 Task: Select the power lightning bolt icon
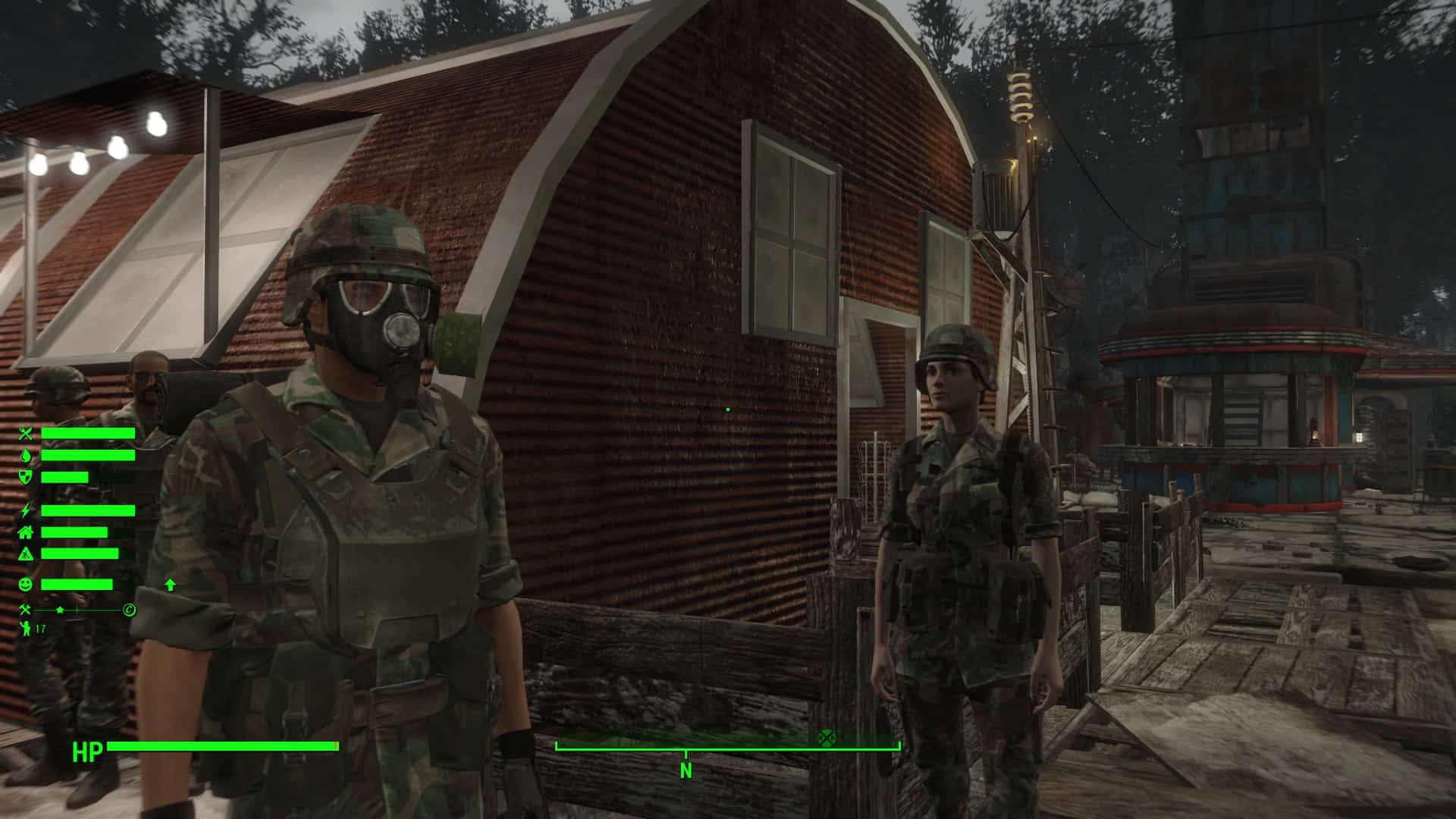pyautogui.click(x=27, y=510)
